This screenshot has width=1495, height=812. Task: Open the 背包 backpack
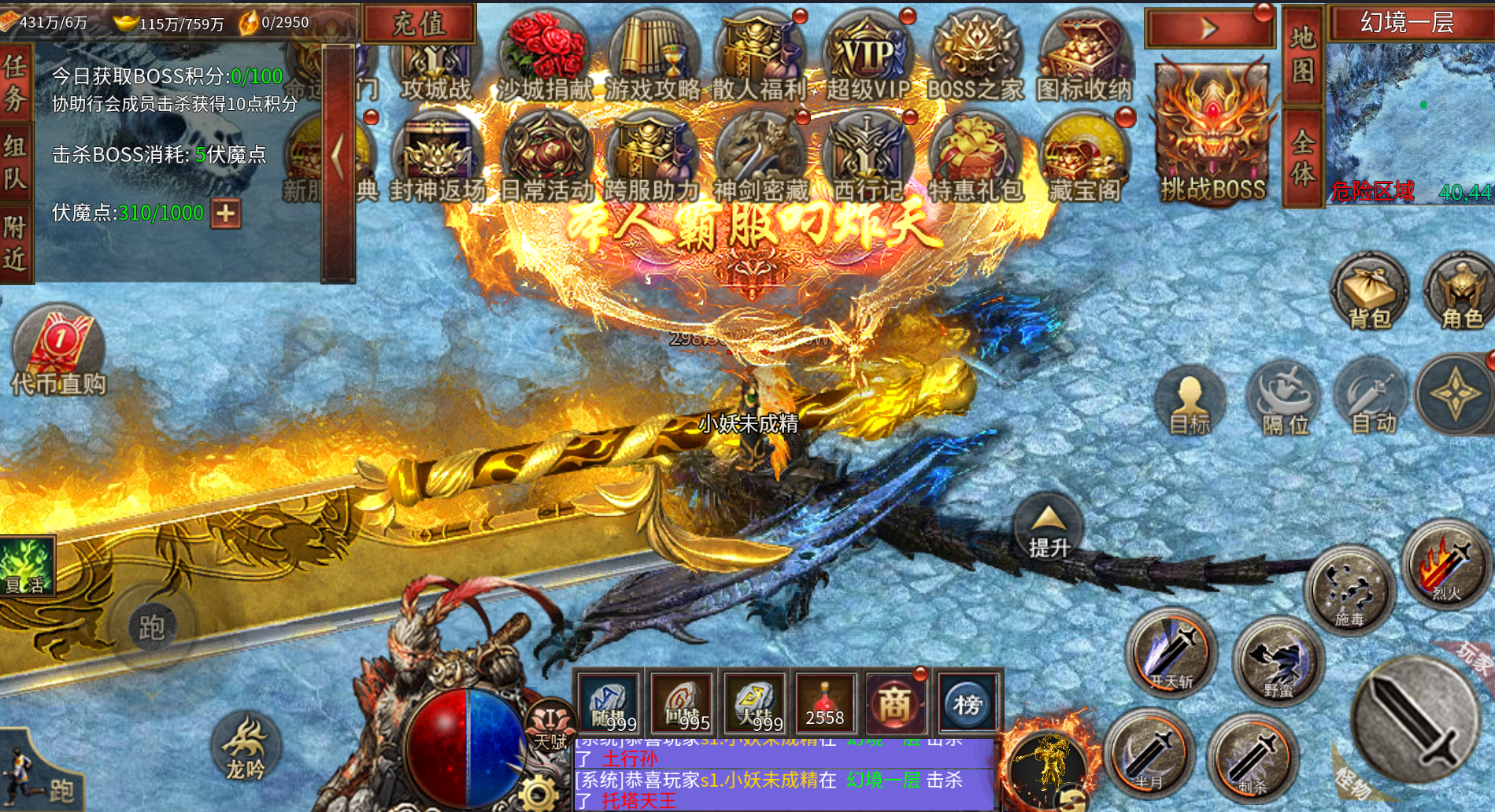[x=1370, y=293]
